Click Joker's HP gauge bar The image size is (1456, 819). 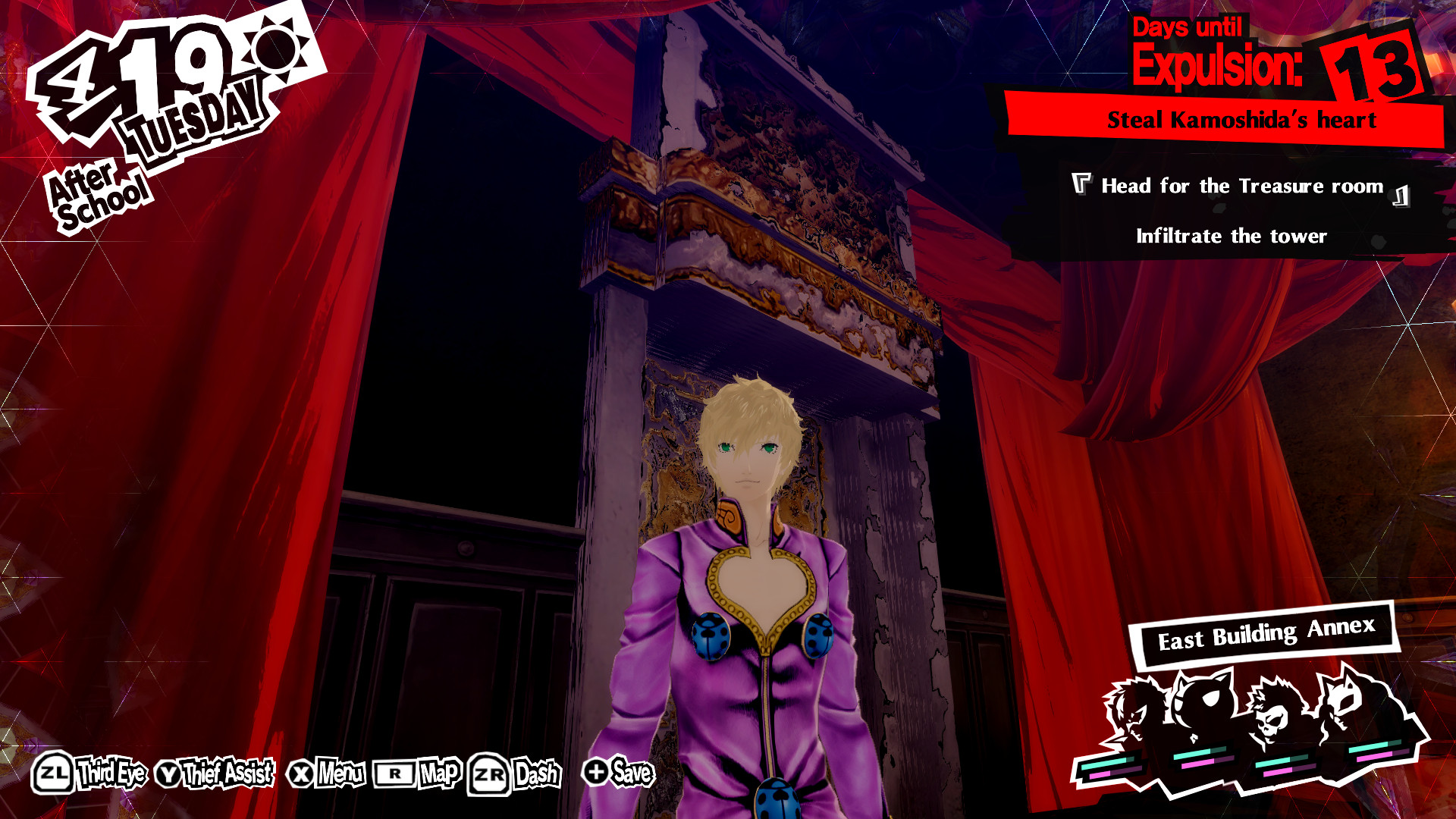(x=1107, y=764)
